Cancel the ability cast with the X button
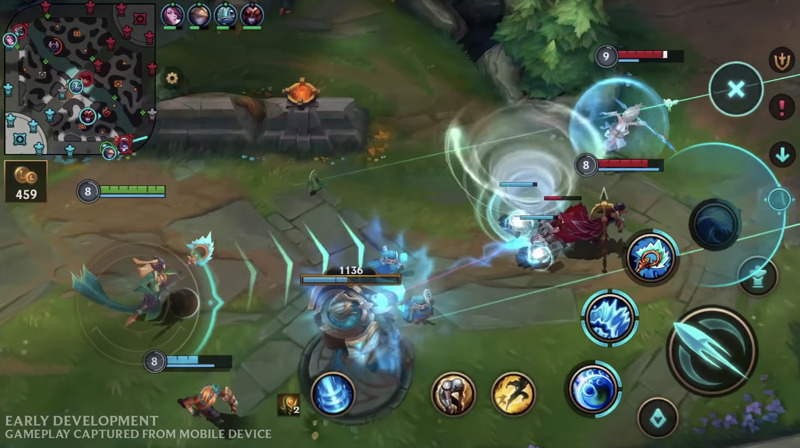800x448 pixels. click(736, 89)
